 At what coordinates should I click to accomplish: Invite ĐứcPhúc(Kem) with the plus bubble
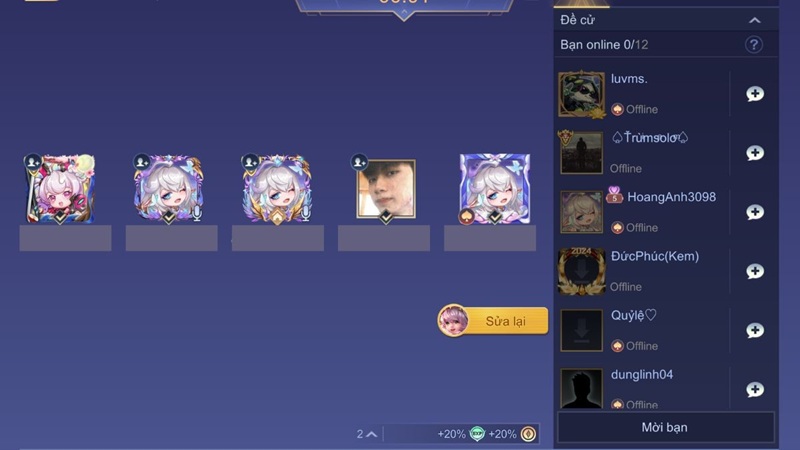pos(755,271)
